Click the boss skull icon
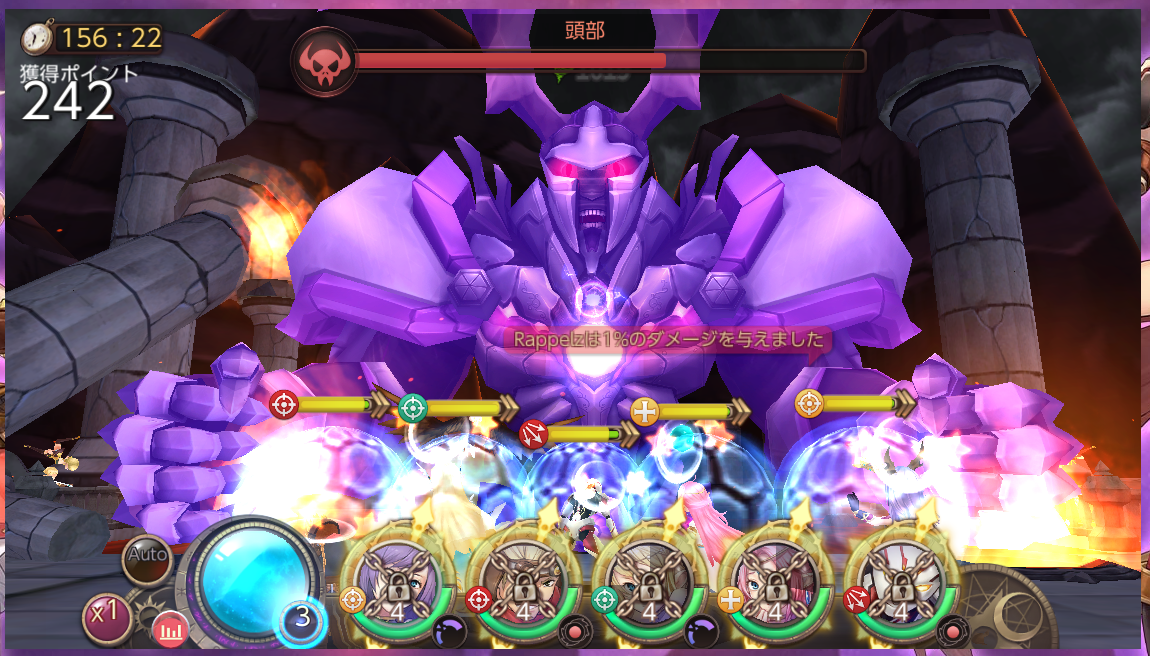The image size is (1150, 656). [x=324, y=61]
